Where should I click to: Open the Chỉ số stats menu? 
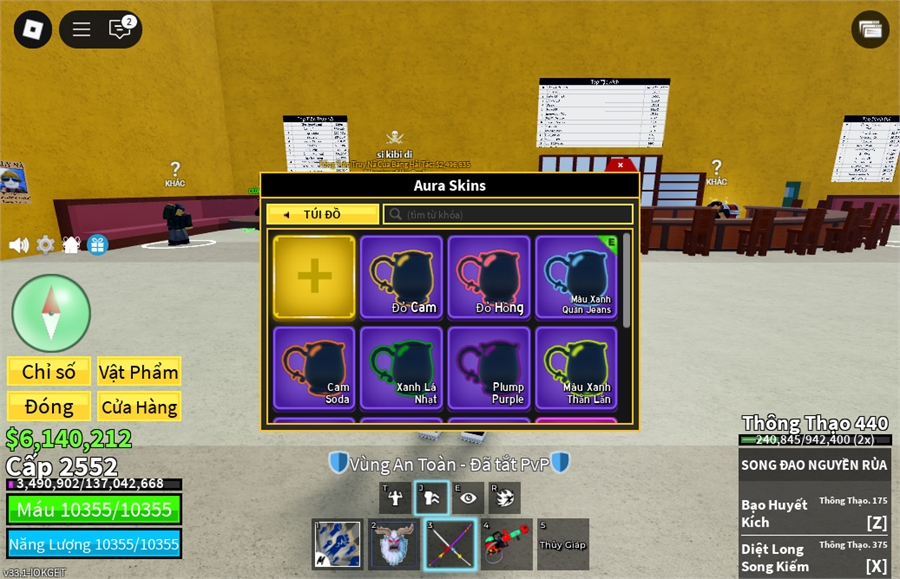pyautogui.click(x=49, y=372)
